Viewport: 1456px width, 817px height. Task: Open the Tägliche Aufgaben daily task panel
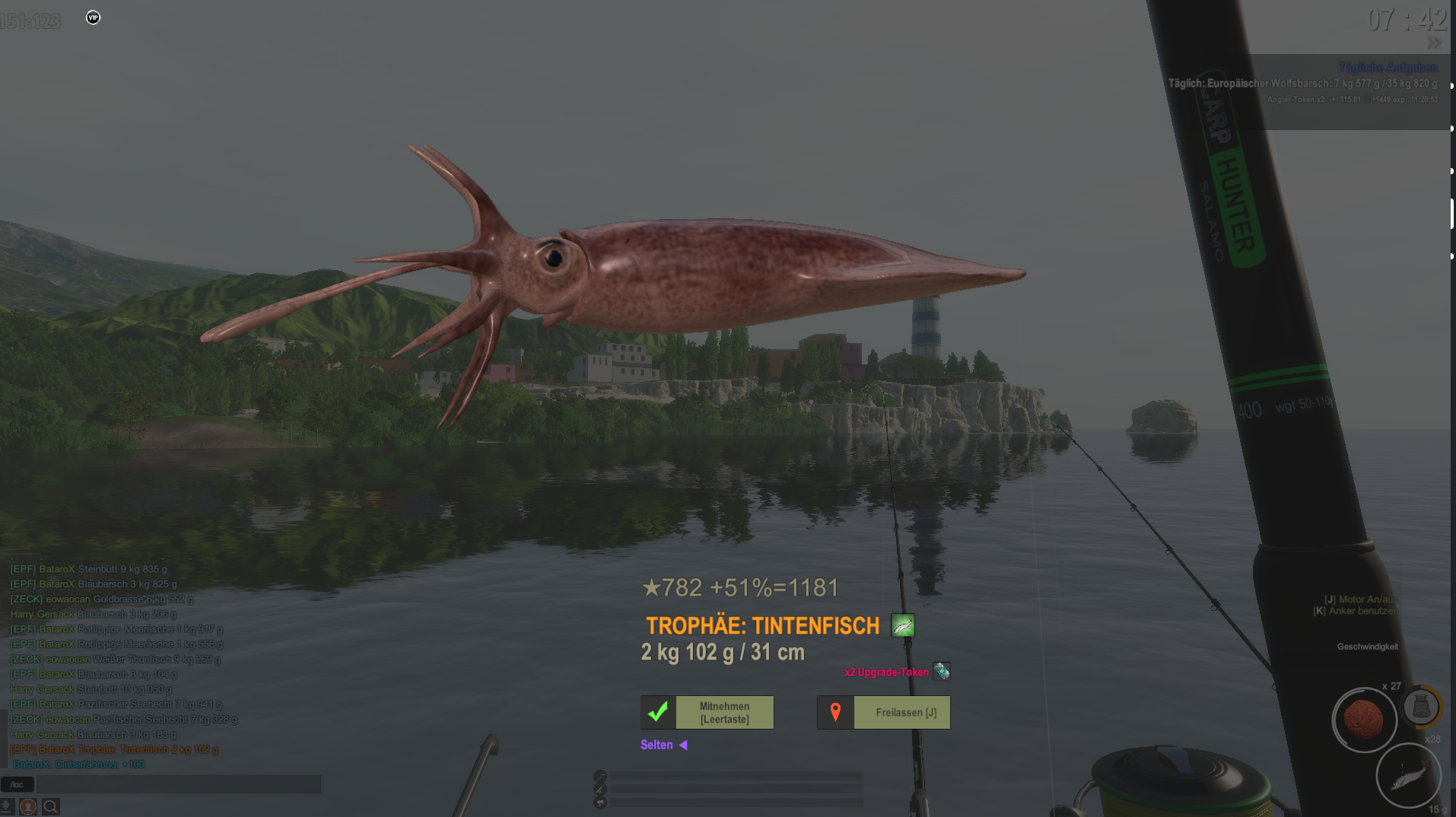1388,68
